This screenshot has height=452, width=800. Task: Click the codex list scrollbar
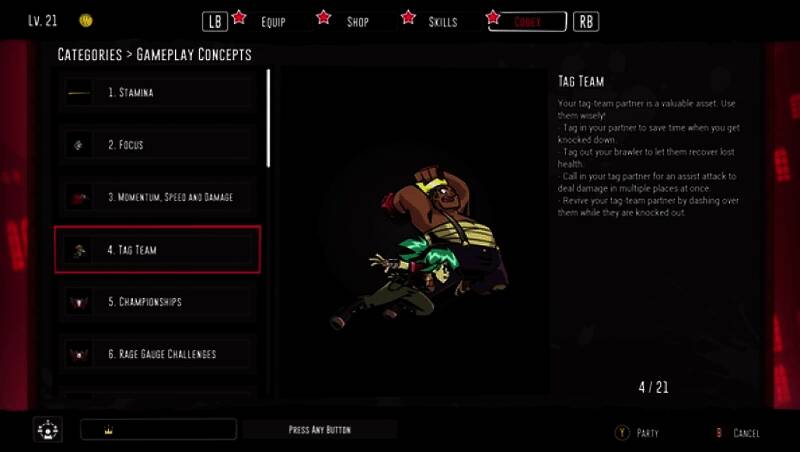coord(268,118)
